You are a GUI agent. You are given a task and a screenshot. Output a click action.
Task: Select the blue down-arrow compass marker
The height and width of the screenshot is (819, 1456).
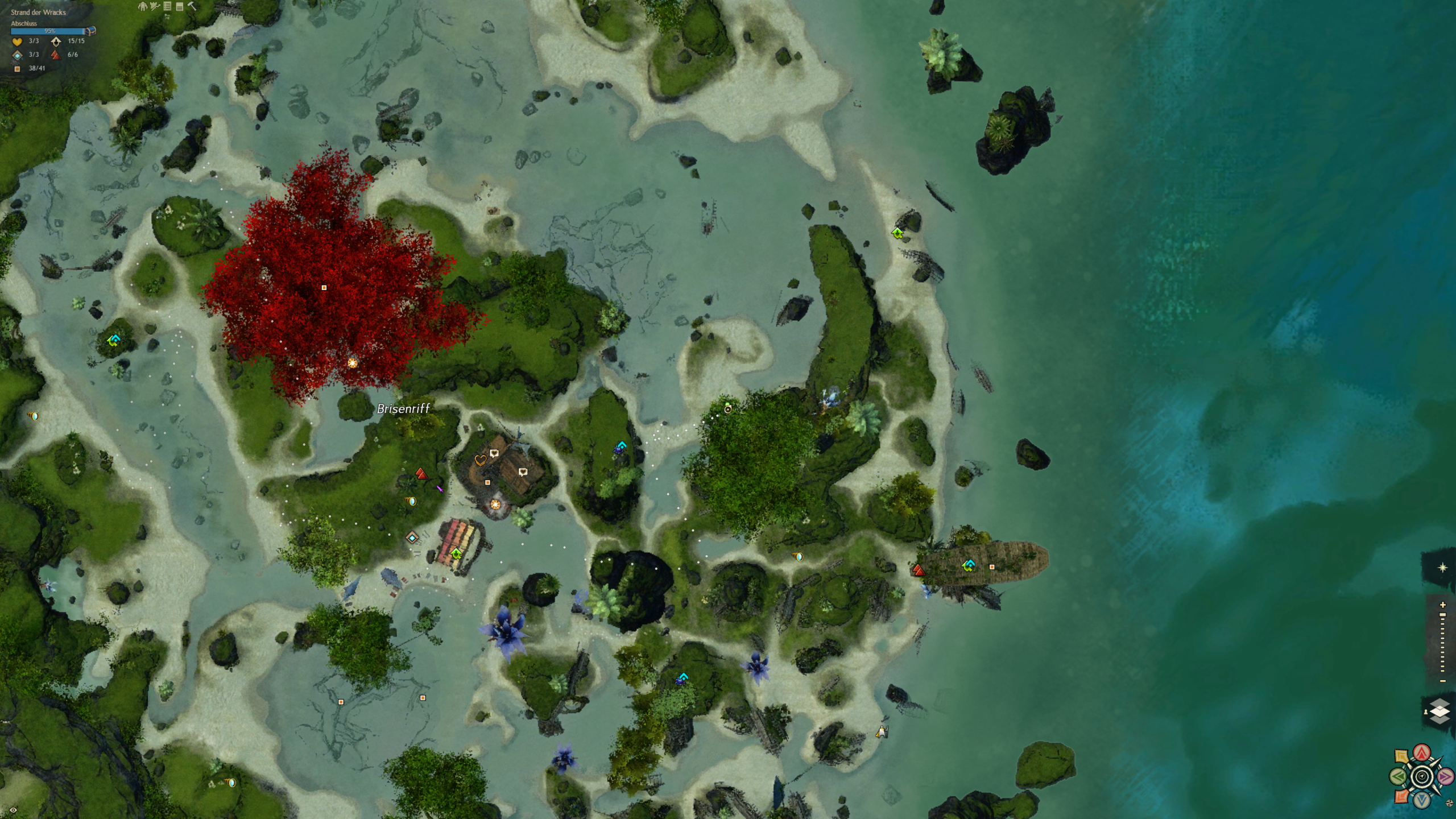click(x=1422, y=800)
